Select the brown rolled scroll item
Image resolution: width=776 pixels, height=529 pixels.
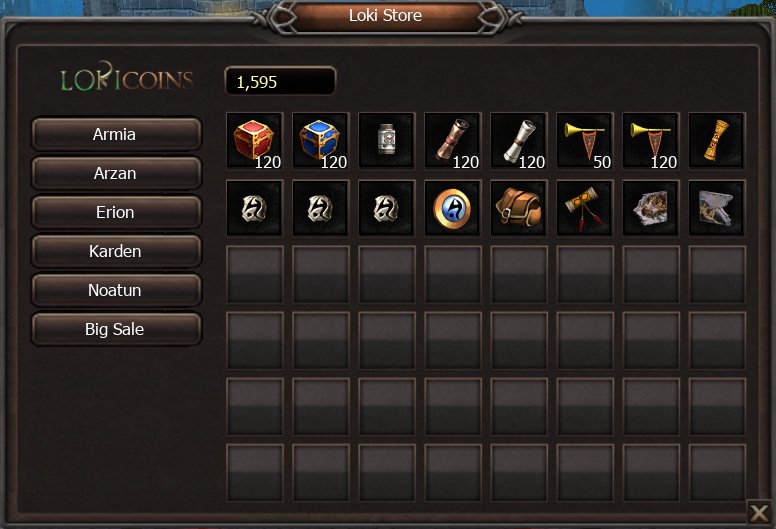(452, 141)
